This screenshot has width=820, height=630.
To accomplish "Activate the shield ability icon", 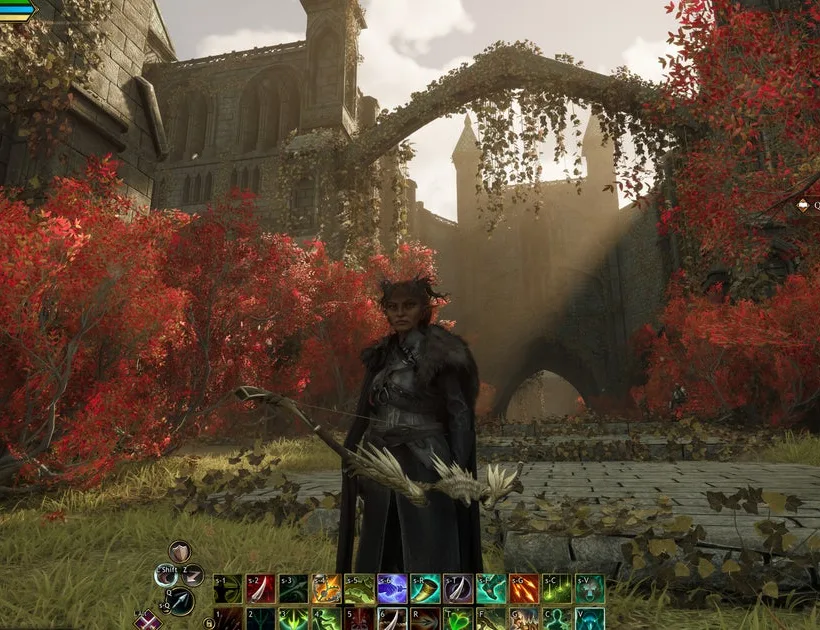I will (179, 551).
